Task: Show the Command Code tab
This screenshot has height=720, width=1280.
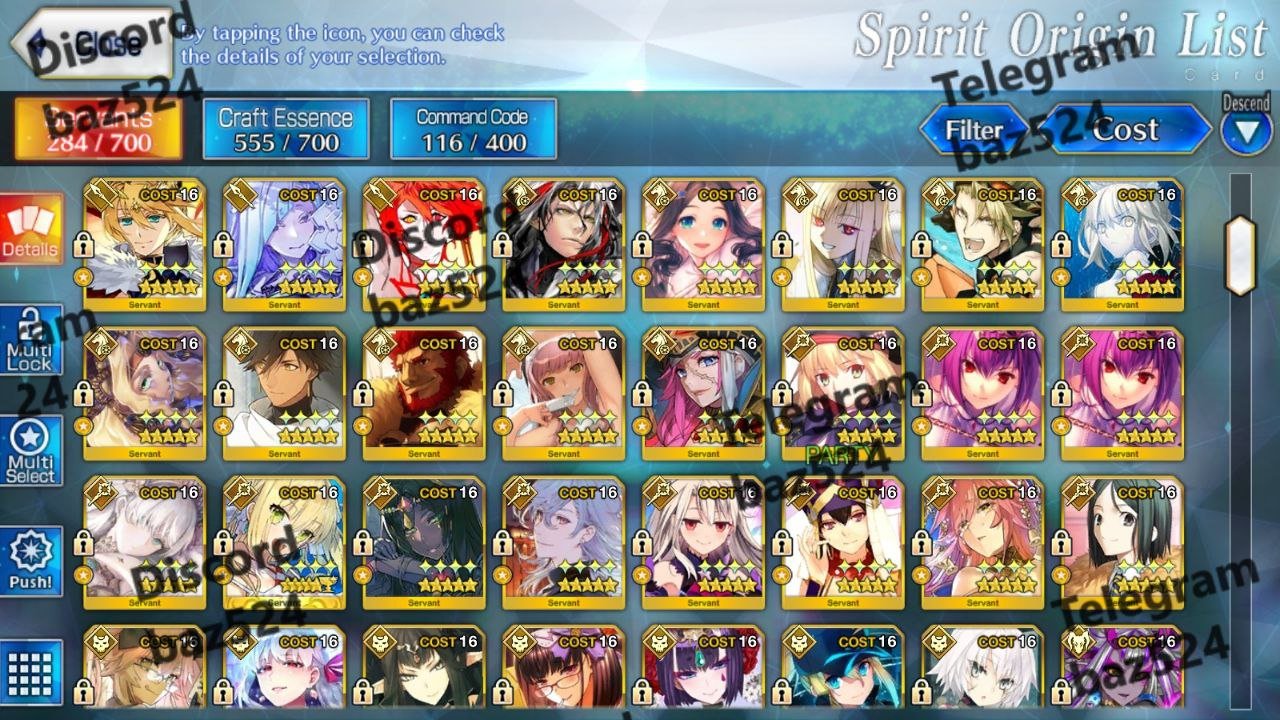Action: (x=472, y=129)
